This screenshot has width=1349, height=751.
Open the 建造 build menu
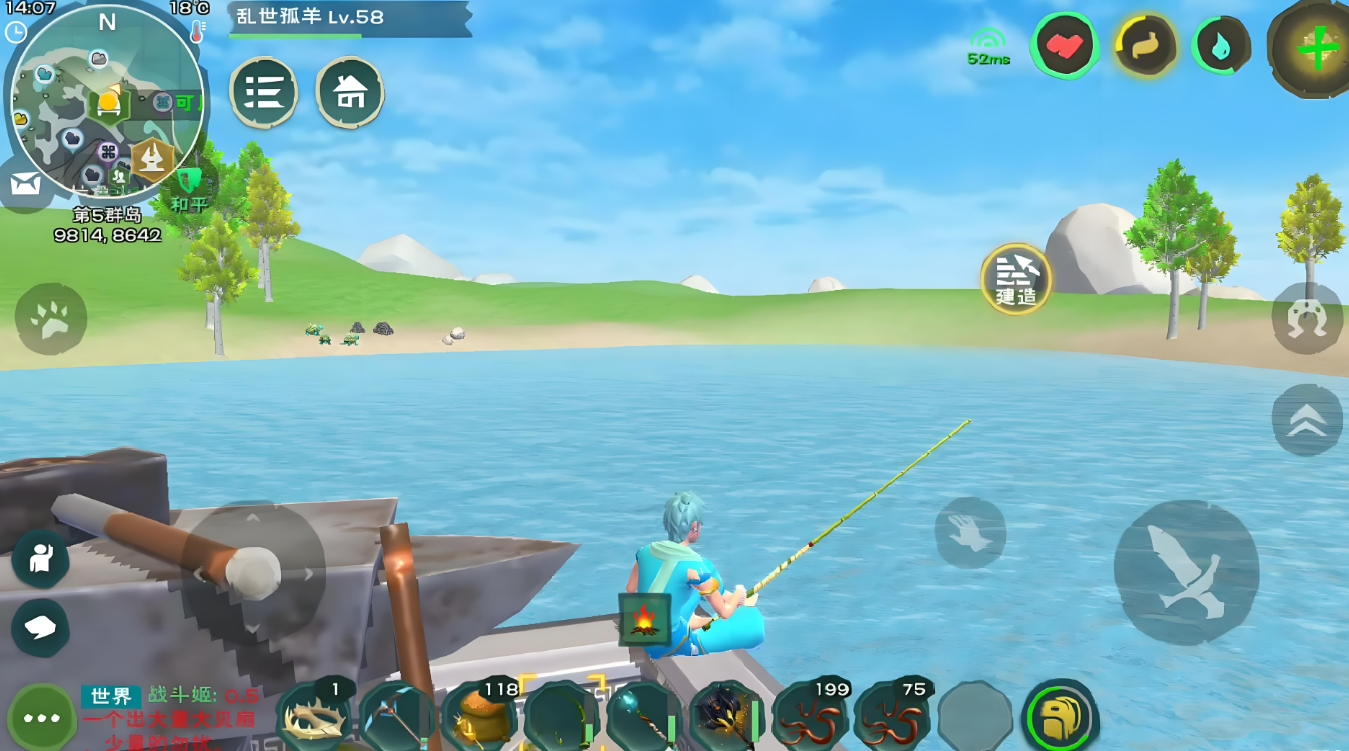coord(1016,278)
